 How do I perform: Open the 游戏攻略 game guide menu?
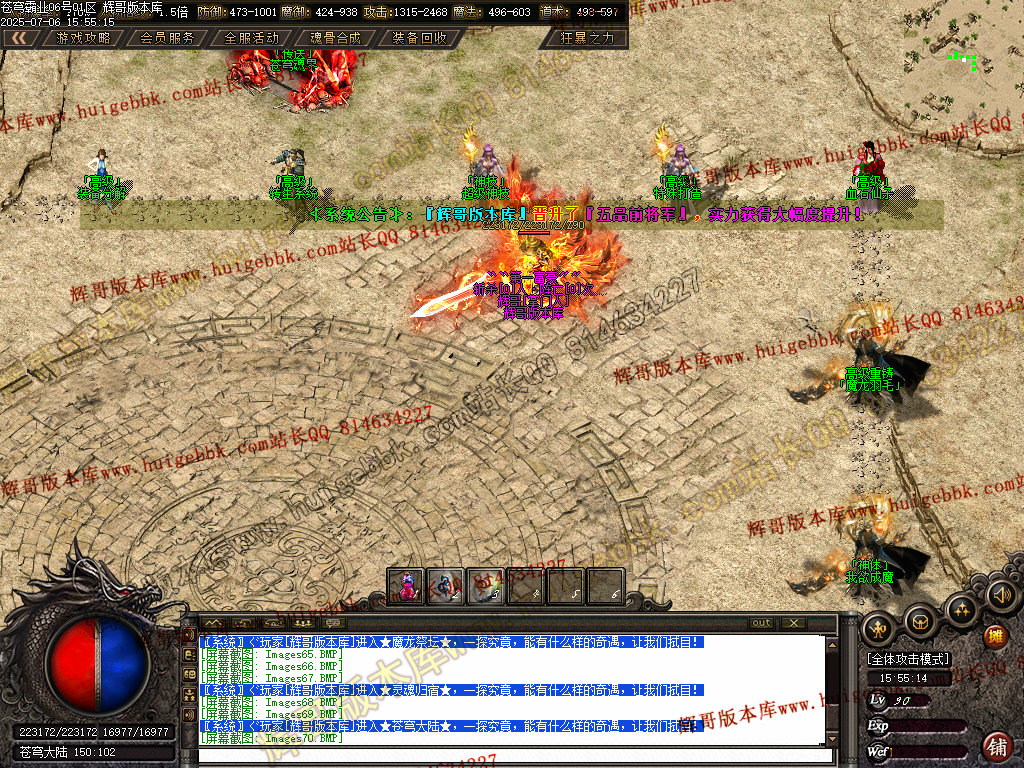[x=84, y=38]
